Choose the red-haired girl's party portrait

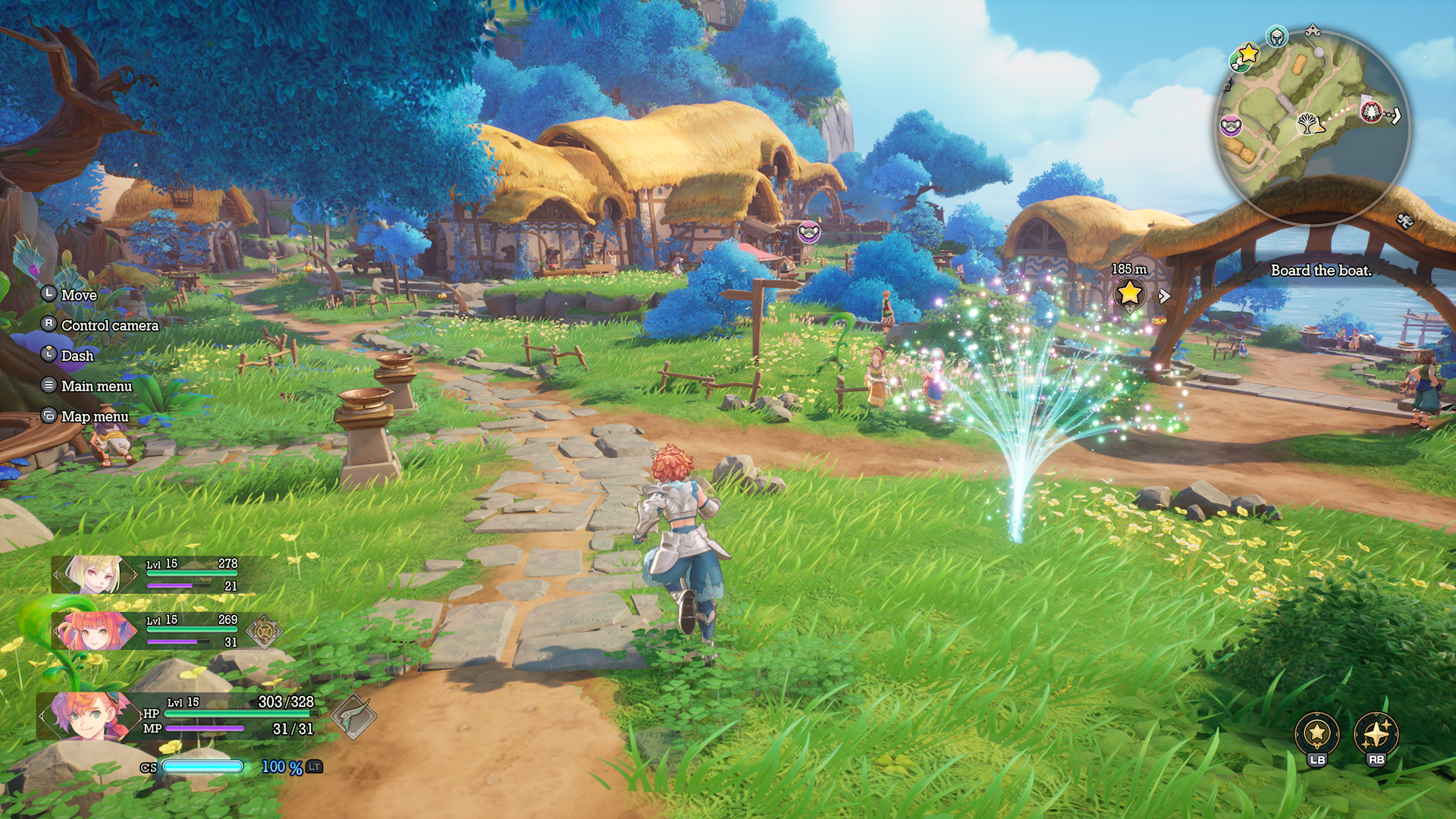(x=95, y=630)
